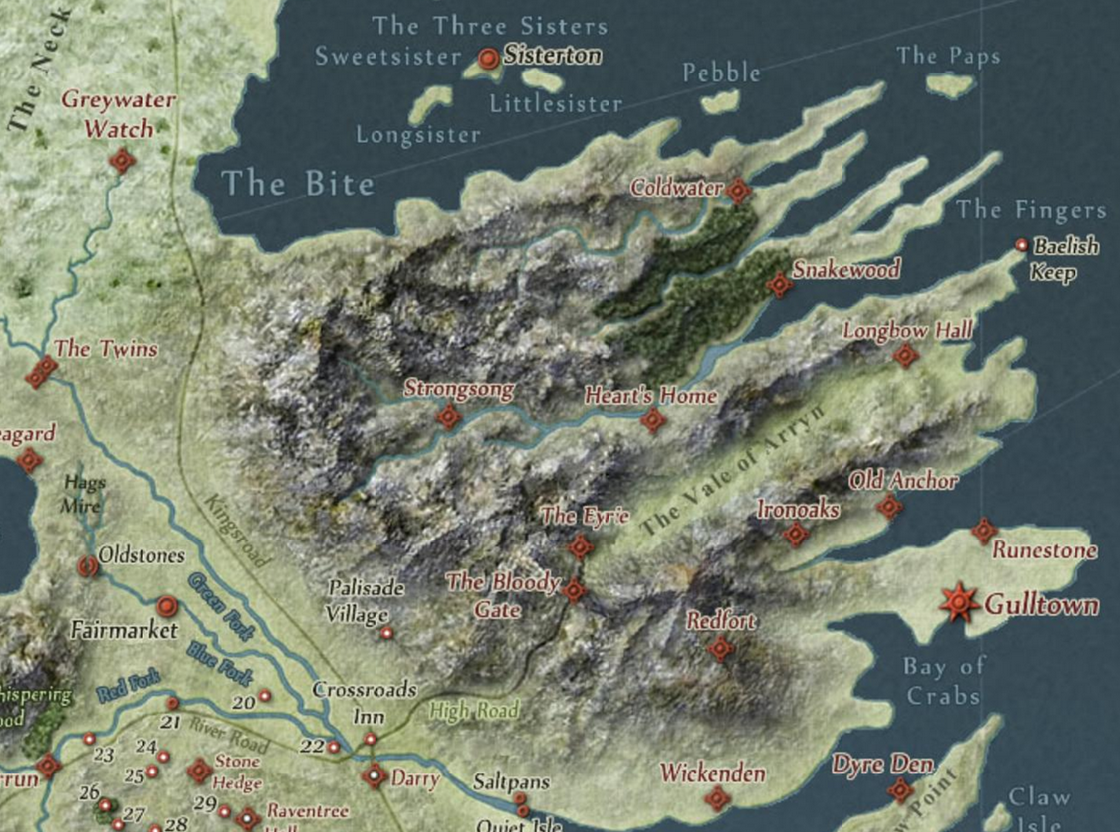Pick the Longbow Hall marker
The width and height of the screenshot is (1120, 832).
[x=906, y=355]
